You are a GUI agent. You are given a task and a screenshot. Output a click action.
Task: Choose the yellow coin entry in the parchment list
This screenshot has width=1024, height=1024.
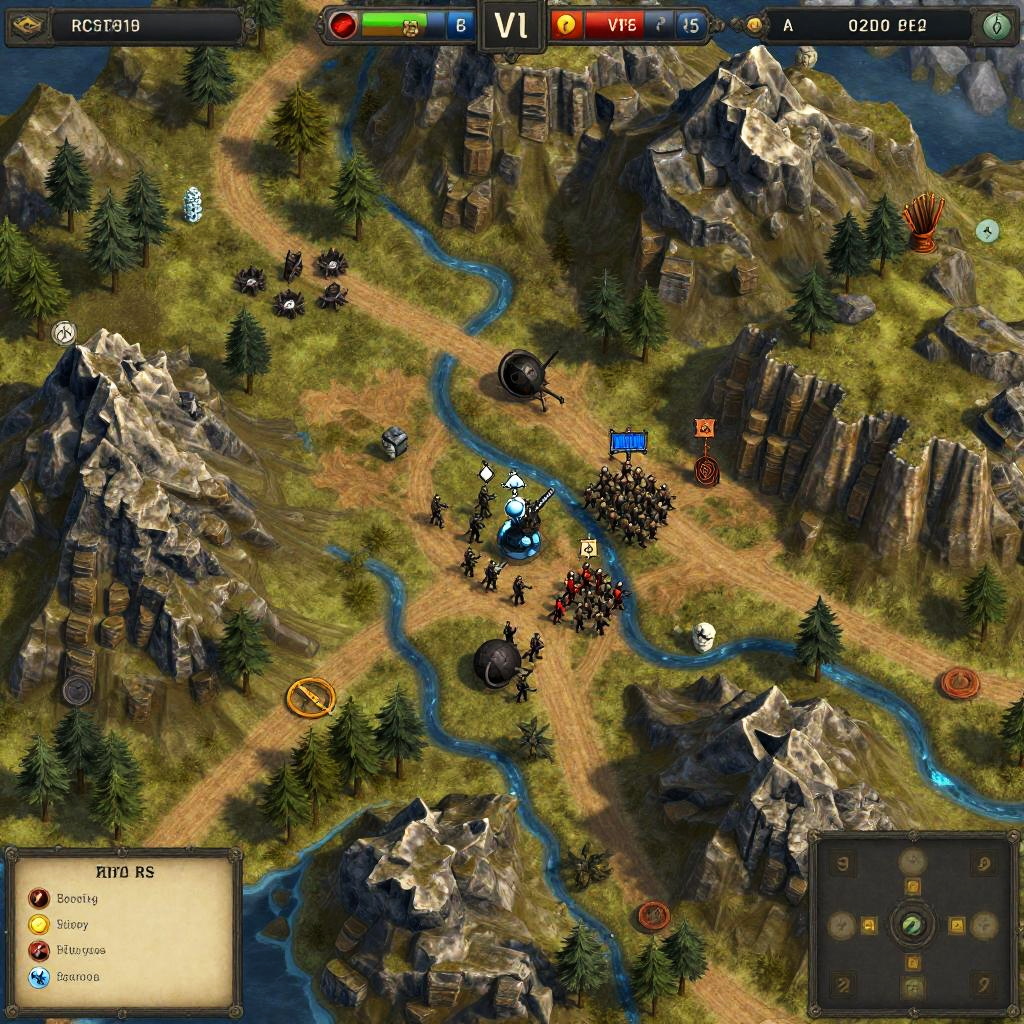pos(39,924)
